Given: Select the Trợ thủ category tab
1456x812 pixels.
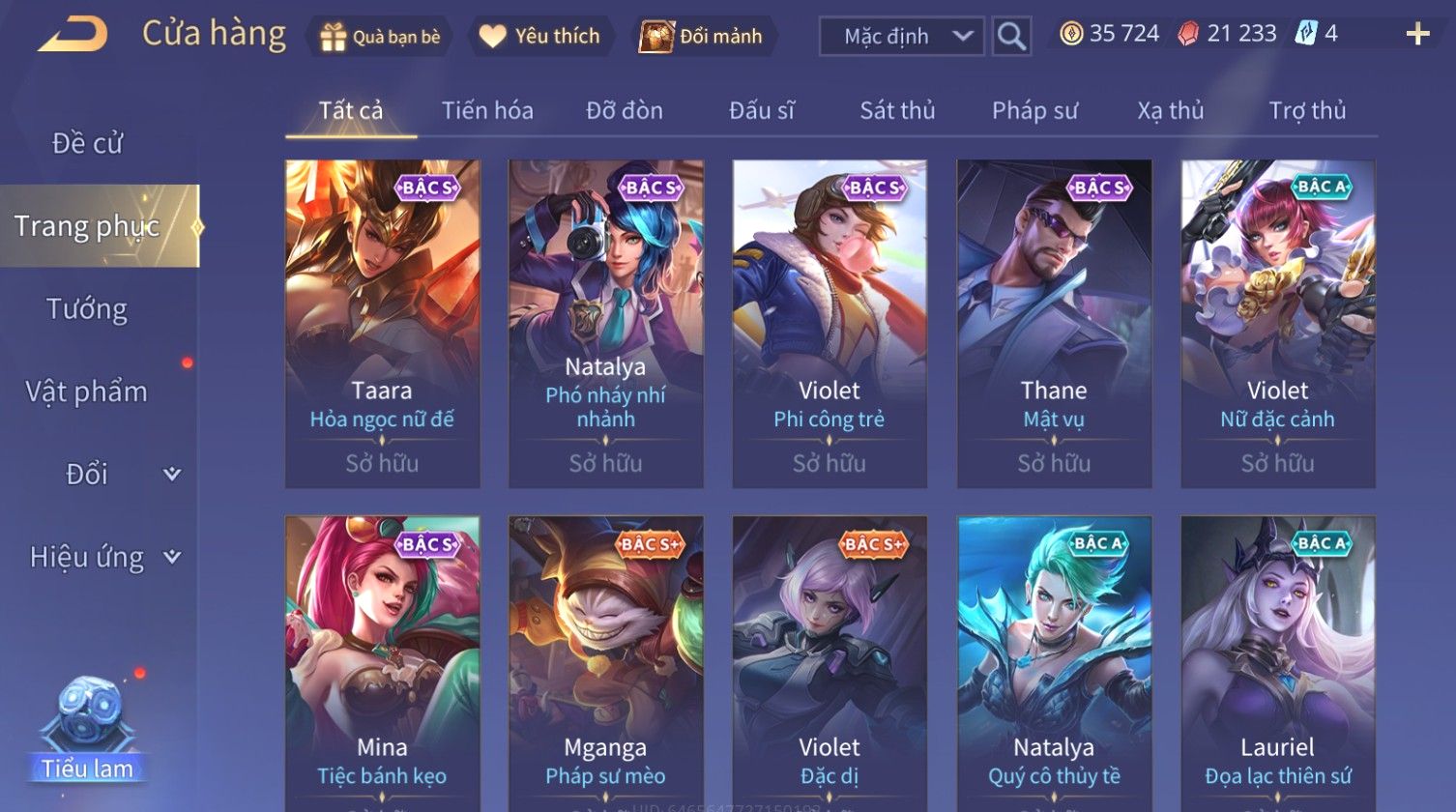Looking at the screenshot, I should click(x=1307, y=110).
